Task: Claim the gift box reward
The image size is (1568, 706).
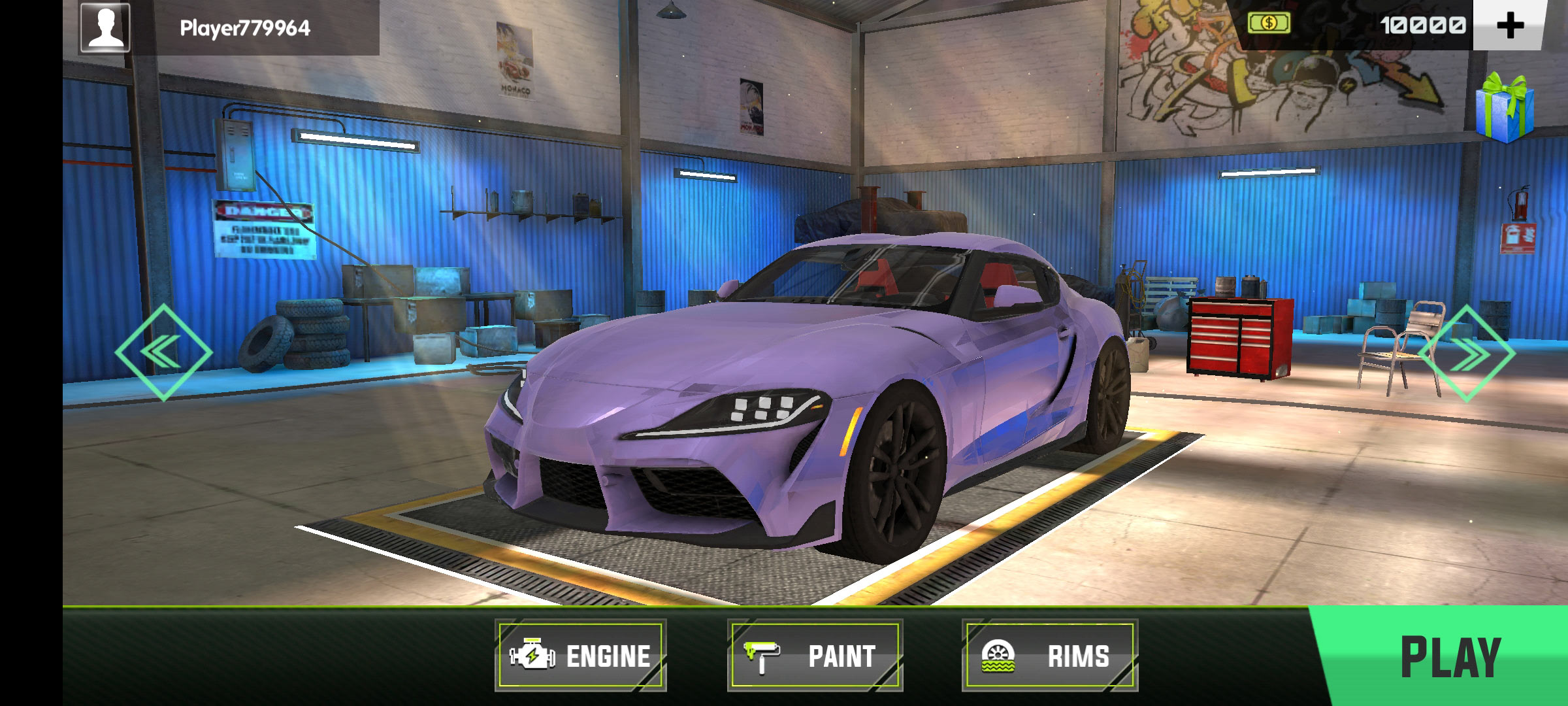Action: tap(1505, 108)
